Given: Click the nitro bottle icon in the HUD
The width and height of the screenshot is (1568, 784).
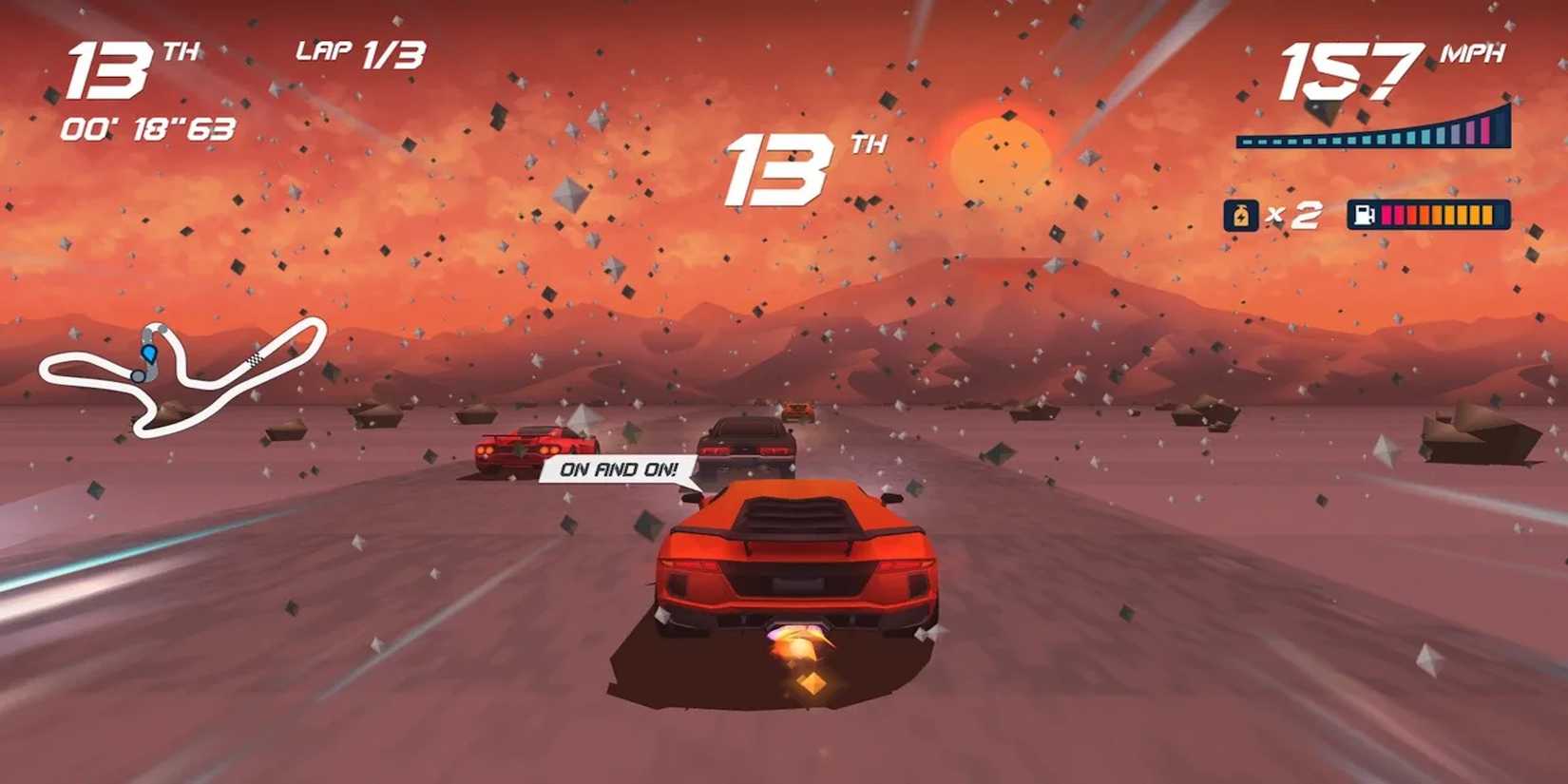Looking at the screenshot, I should 1241,215.
